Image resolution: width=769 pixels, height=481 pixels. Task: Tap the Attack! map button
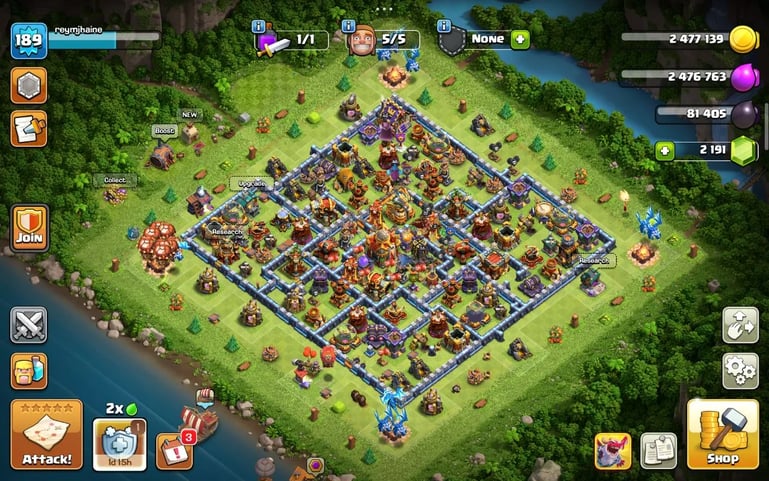tap(46, 434)
